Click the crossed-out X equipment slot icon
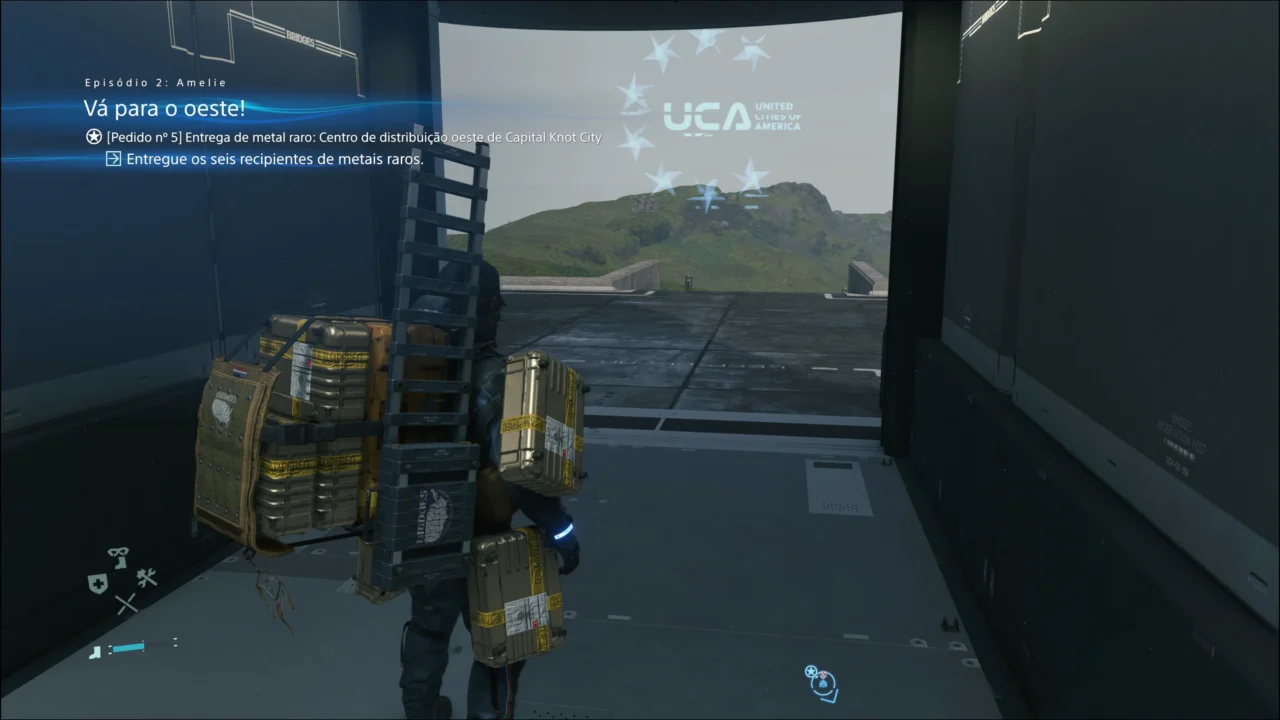The height and width of the screenshot is (720, 1280). pos(127,602)
